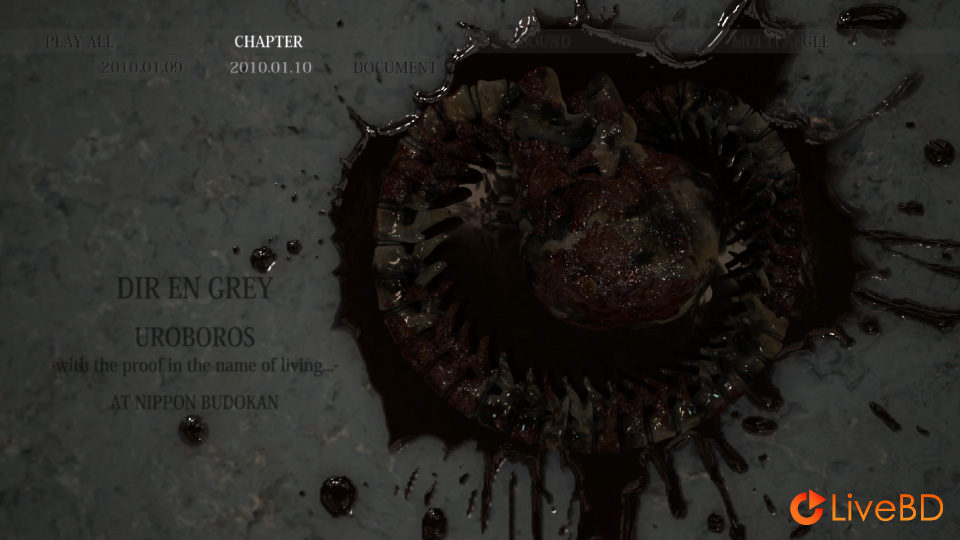Select the PLAY ALL menu entry
Screen dimensions: 960x540
point(79,42)
